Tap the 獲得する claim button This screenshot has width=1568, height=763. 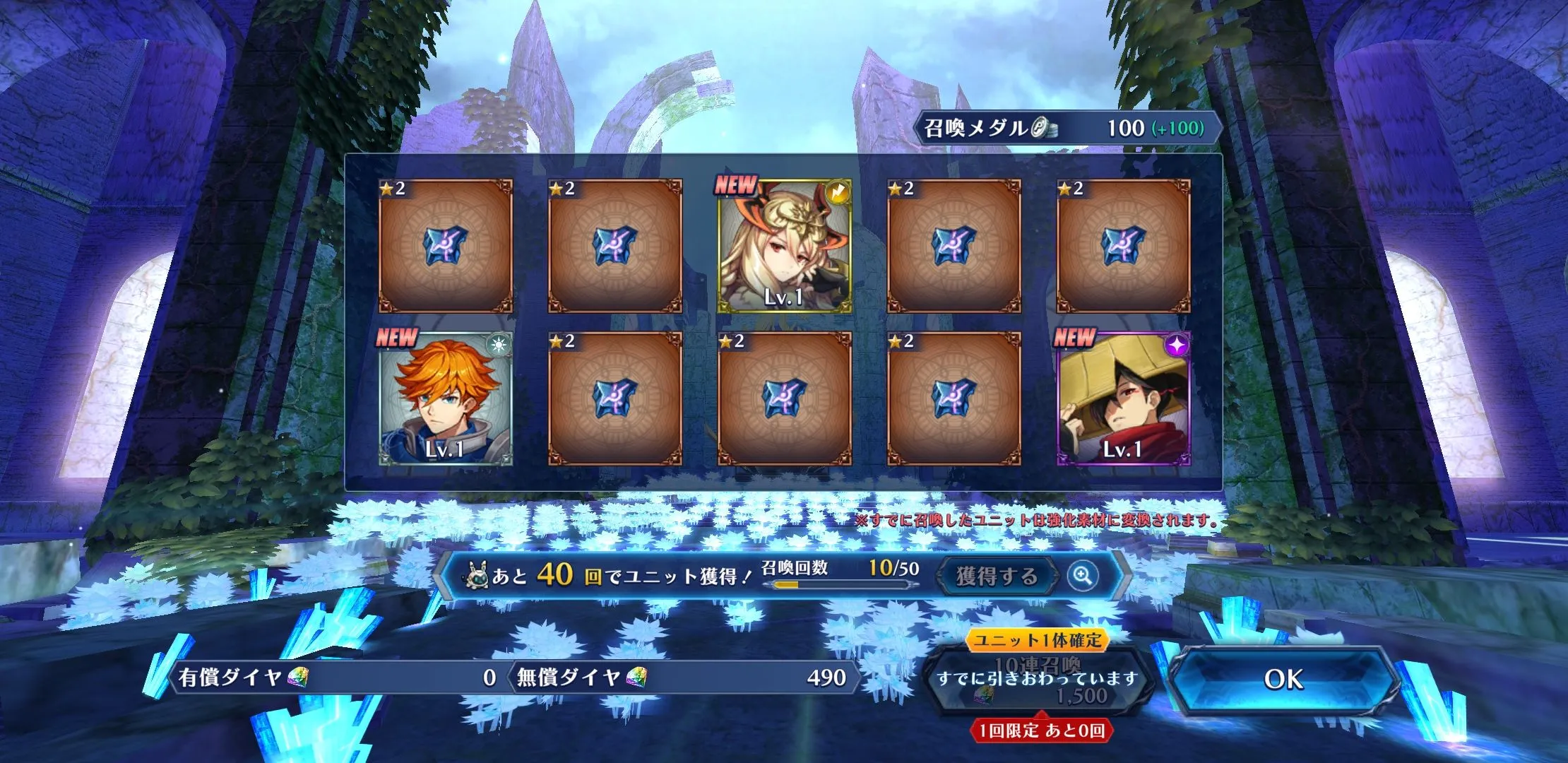(x=996, y=576)
